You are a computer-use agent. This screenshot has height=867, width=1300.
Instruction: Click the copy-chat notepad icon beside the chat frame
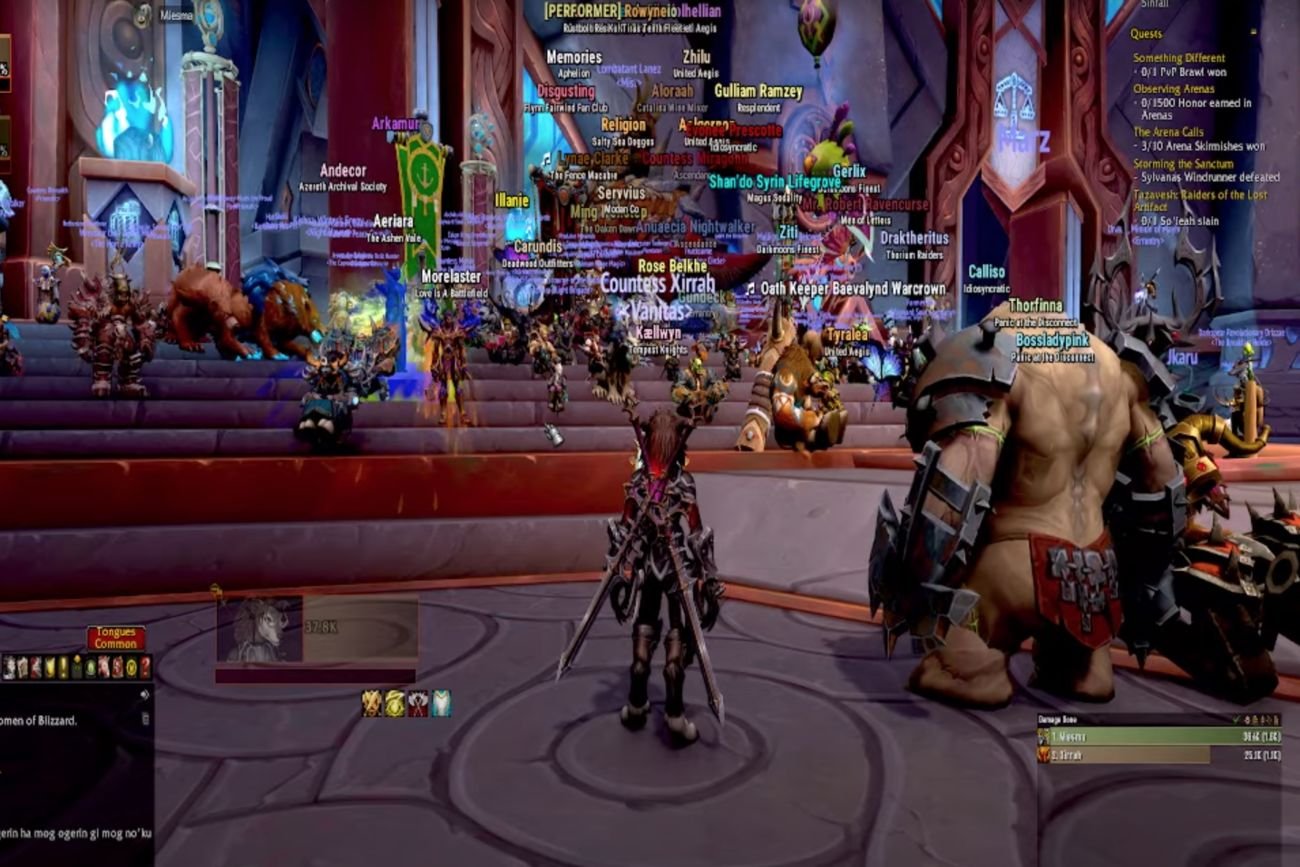coord(147,719)
